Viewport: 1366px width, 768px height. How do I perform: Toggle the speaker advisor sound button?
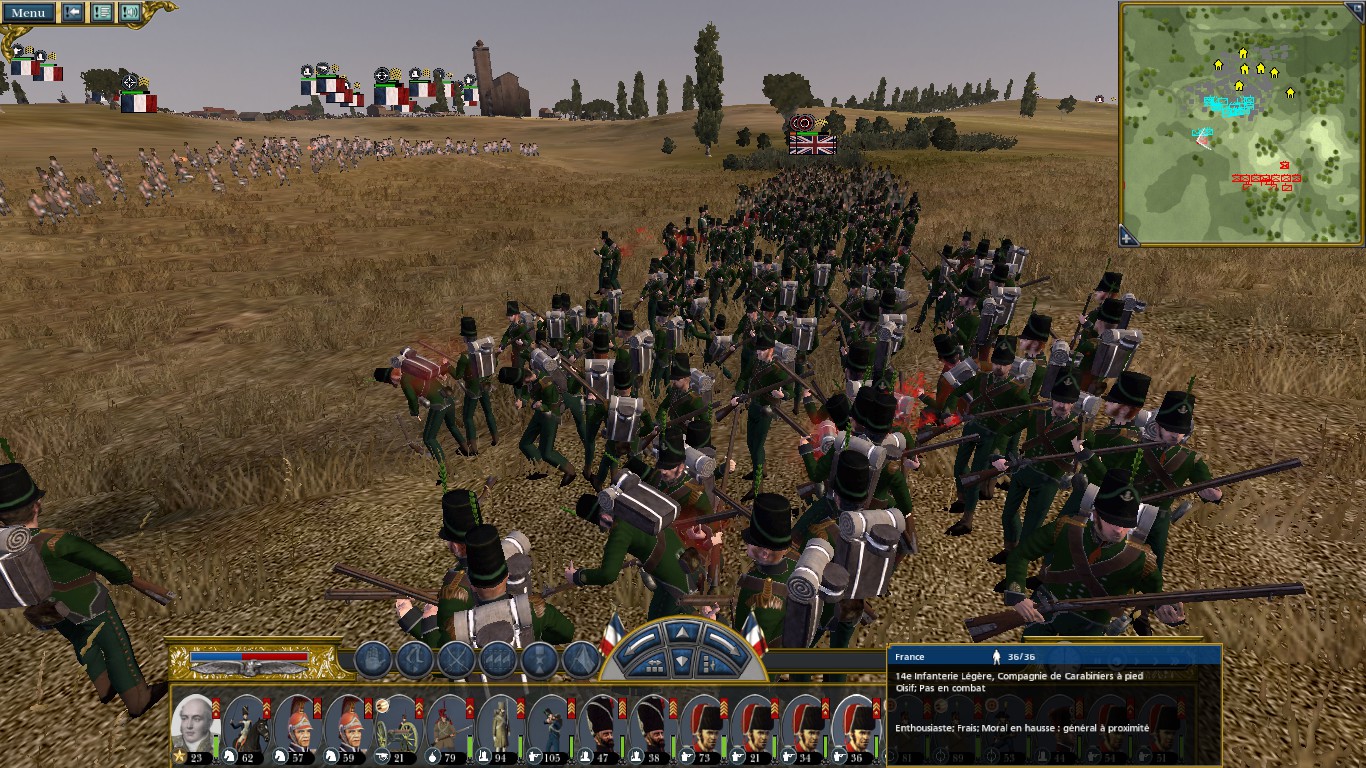pos(130,13)
